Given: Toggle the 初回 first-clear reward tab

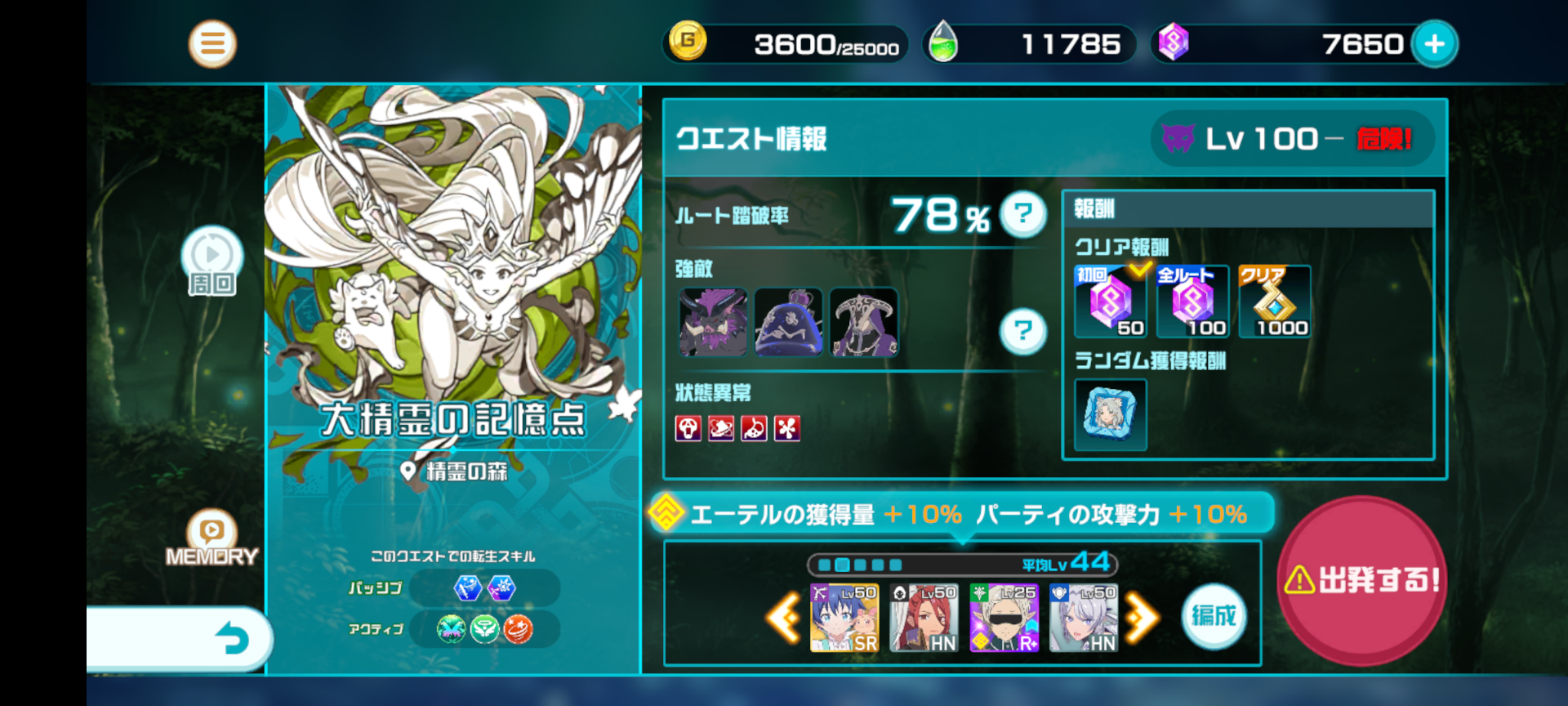Looking at the screenshot, I should pyautogui.click(x=1109, y=302).
